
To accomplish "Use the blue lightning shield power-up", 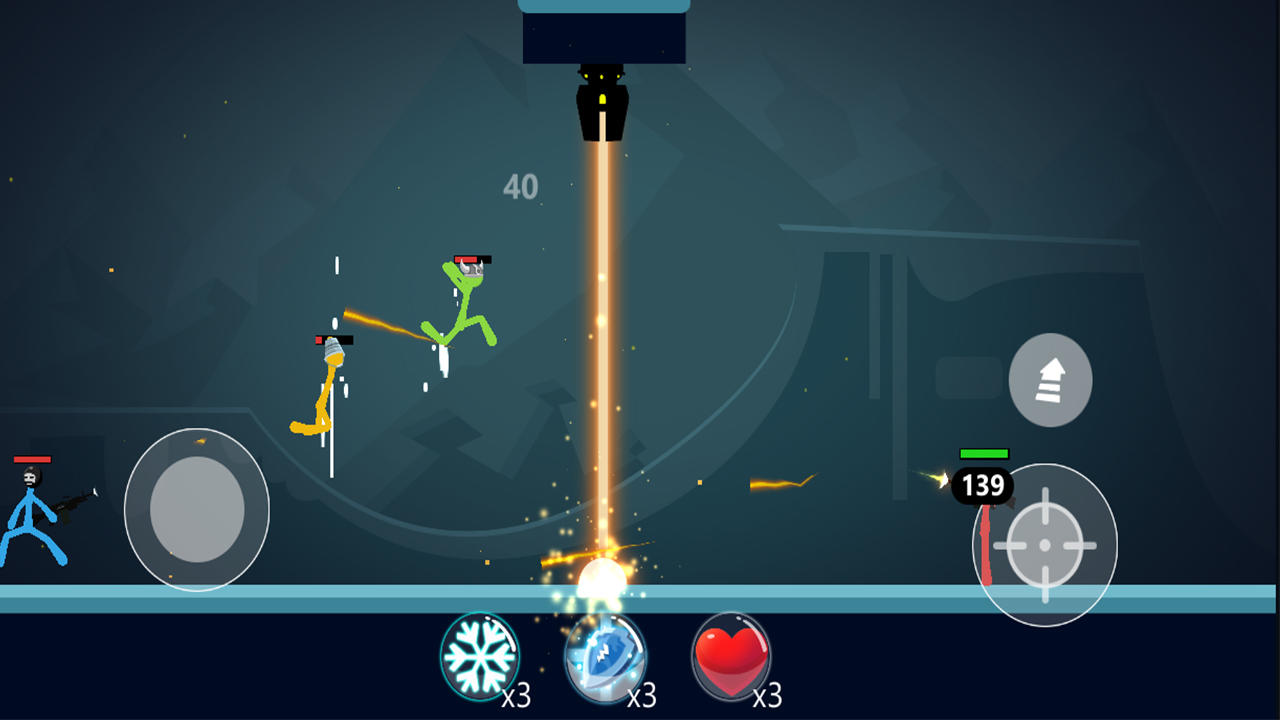I will pyautogui.click(x=605, y=658).
